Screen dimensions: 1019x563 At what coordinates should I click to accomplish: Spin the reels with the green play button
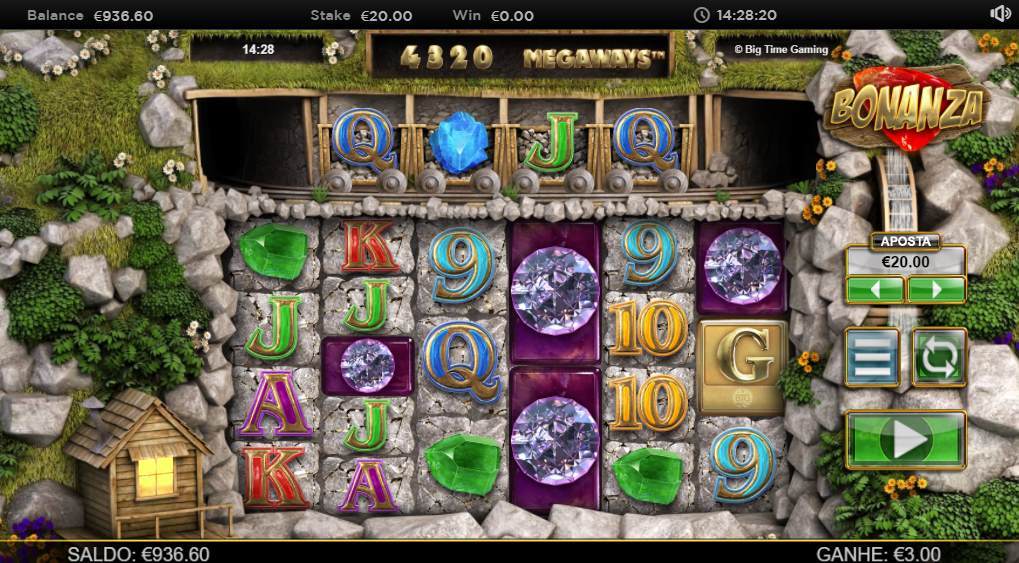pyautogui.click(x=905, y=439)
